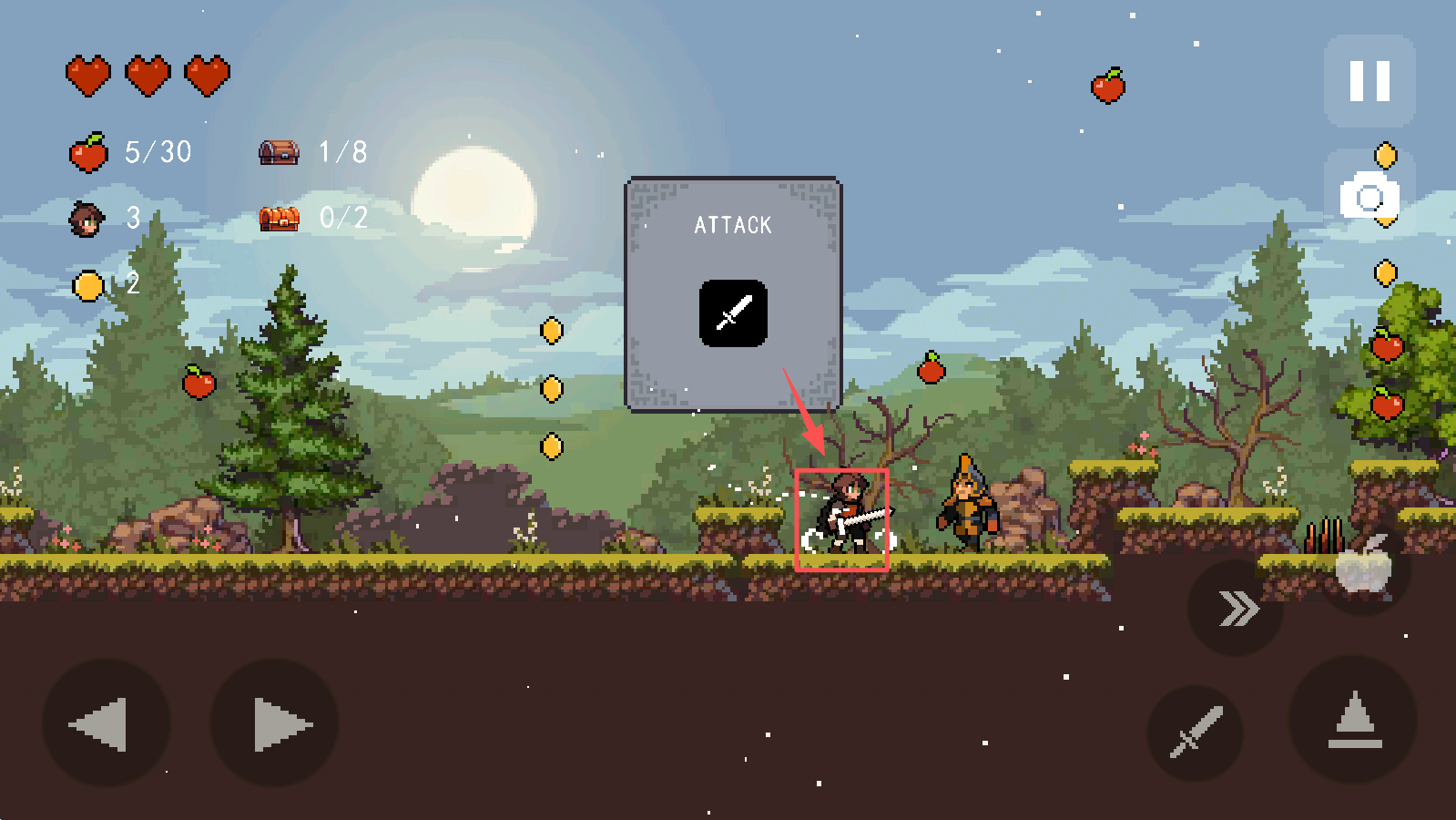Viewport: 1456px width, 820px height.
Task: Jump with the up arrow button
Action: [x=1354, y=721]
